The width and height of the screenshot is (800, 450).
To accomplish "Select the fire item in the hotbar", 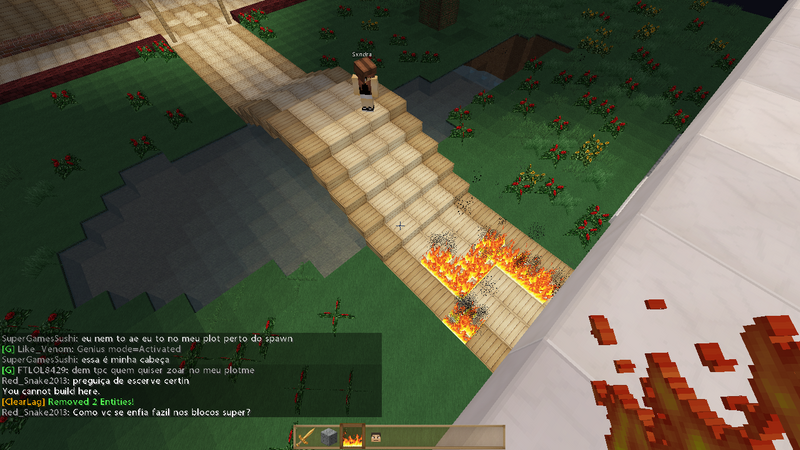I will pos(353,437).
